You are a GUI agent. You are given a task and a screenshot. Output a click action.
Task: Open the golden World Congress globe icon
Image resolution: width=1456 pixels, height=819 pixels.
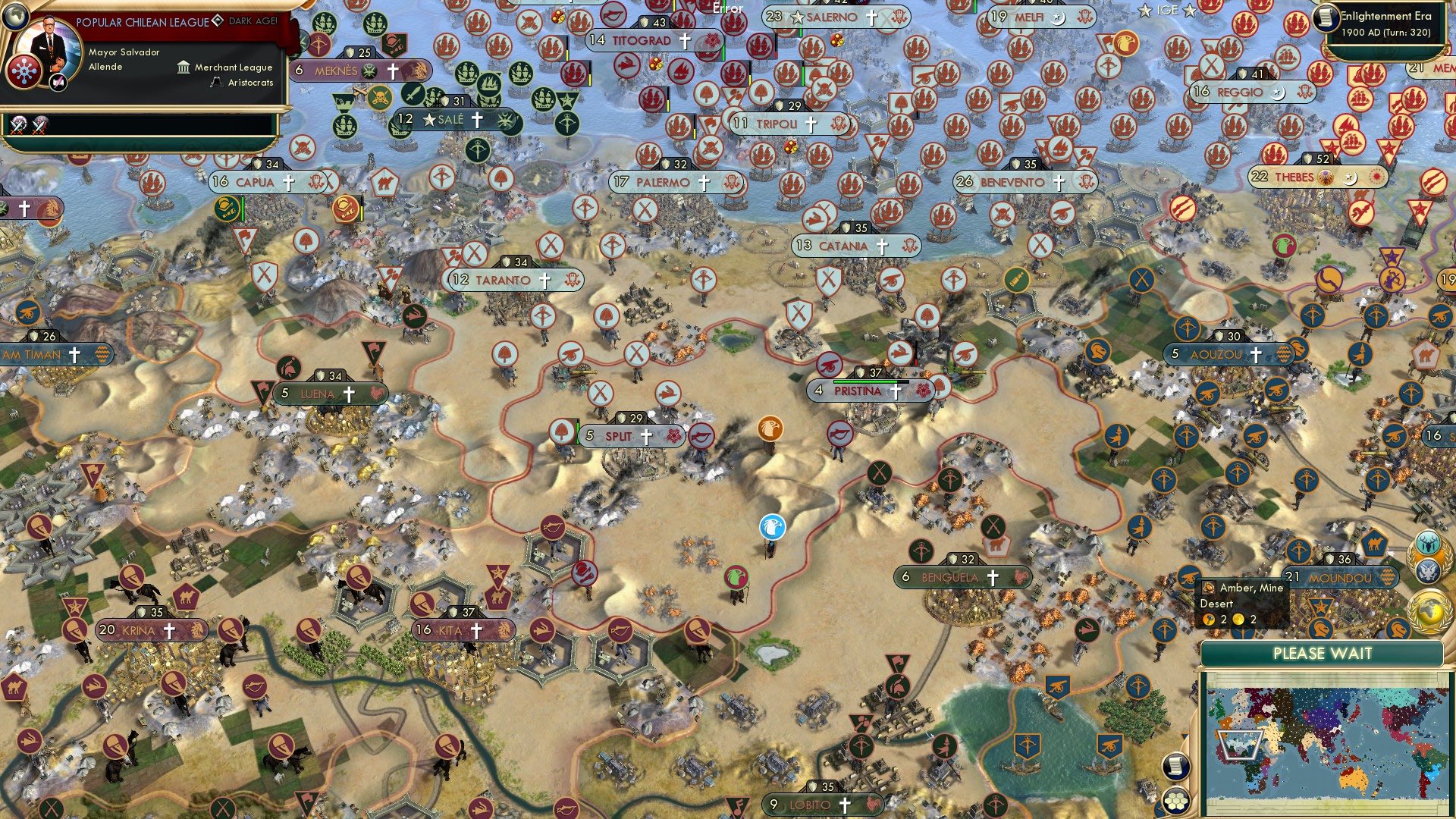1429,610
